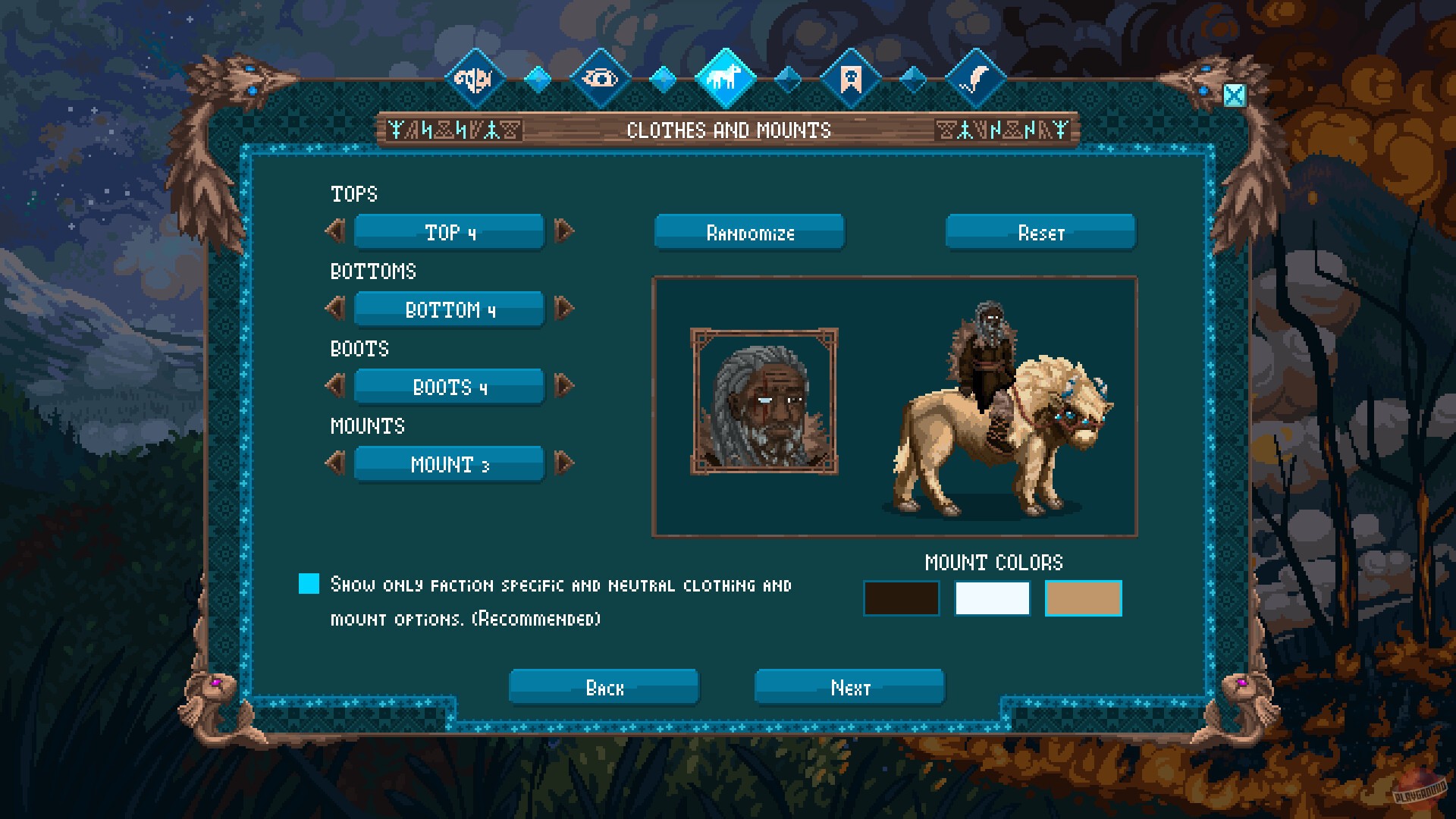Cycle MOUNT 3 forward with its right arrow
The width and height of the screenshot is (1456, 819).
pos(564,463)
